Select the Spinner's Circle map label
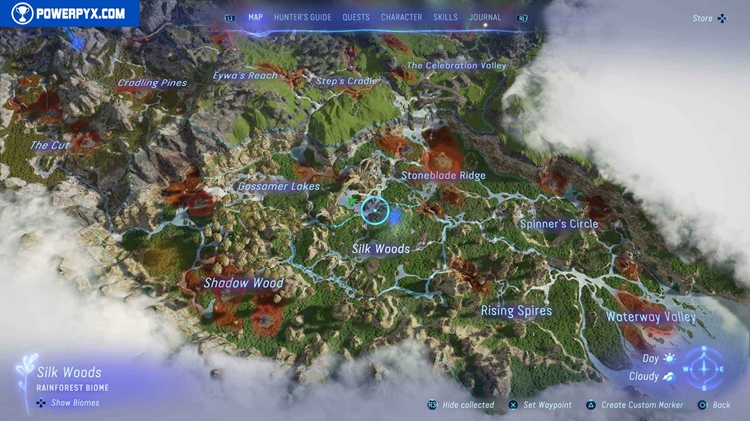 559,224
